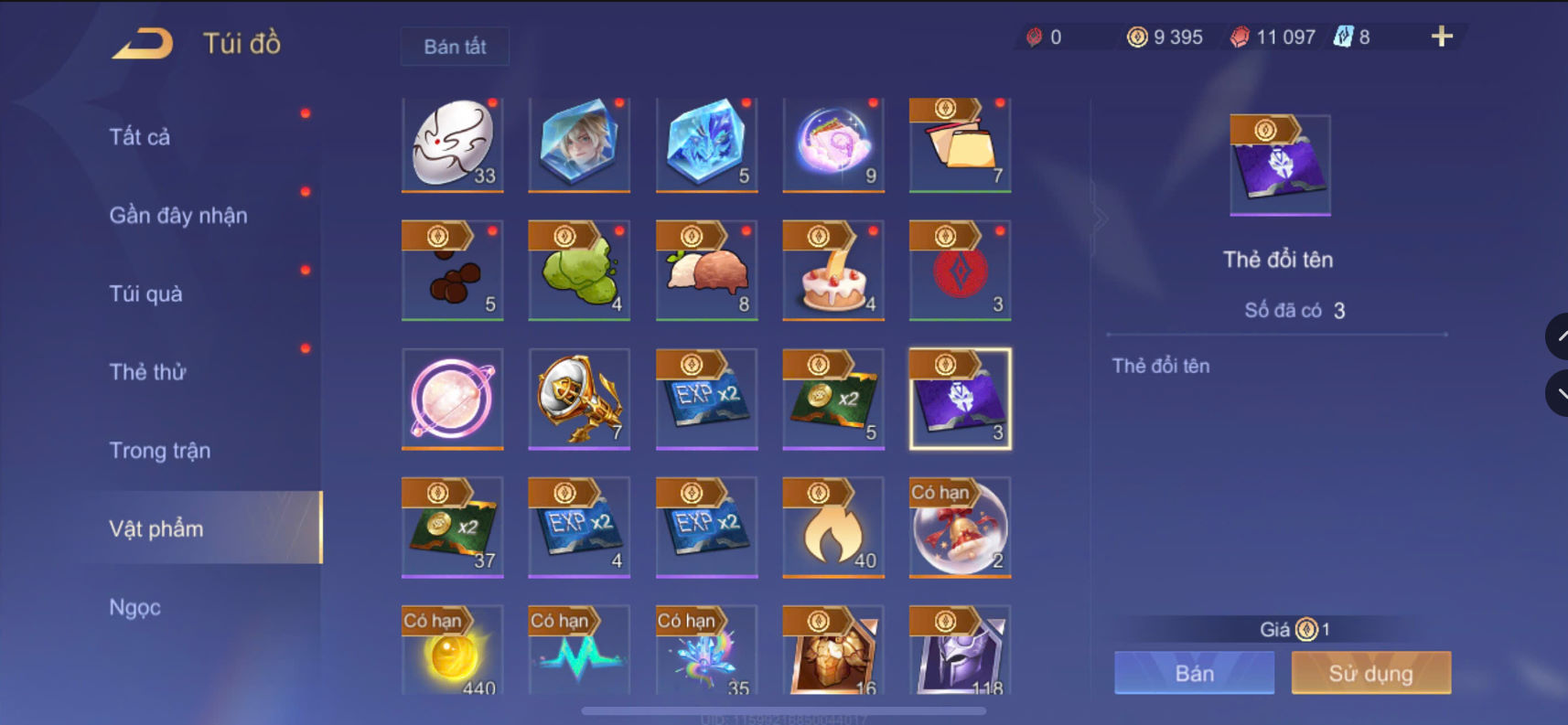This screenshot has height=725, width=1568.
Task: Select the golden armor item with 16 count
Action: [832, 654]
